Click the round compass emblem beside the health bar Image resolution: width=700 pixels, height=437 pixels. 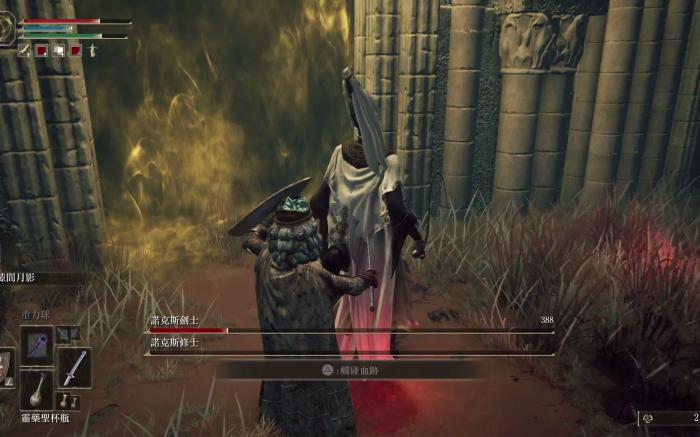tap(7, 30)
